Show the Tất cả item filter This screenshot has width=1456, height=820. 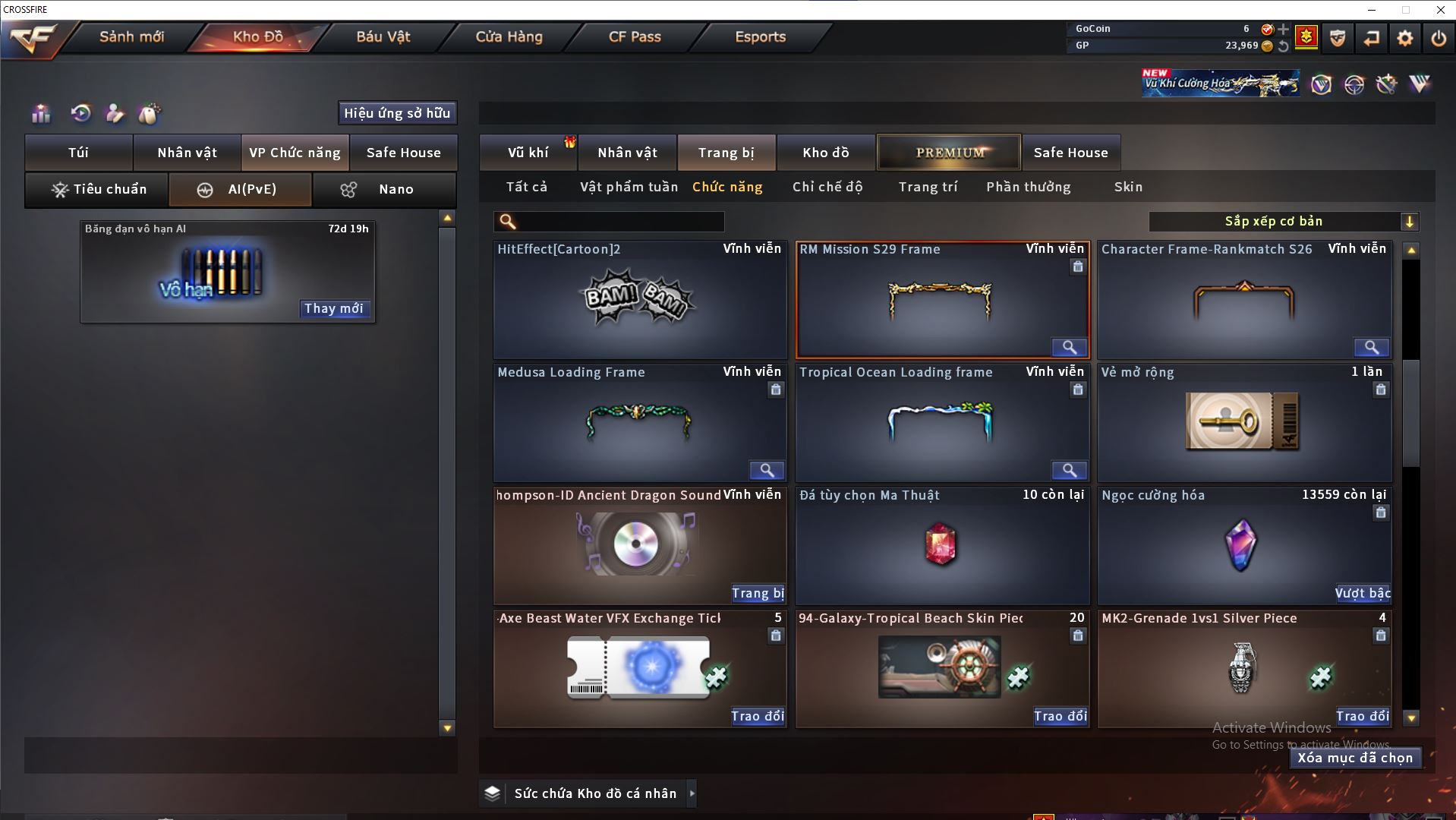click(527, 187)
